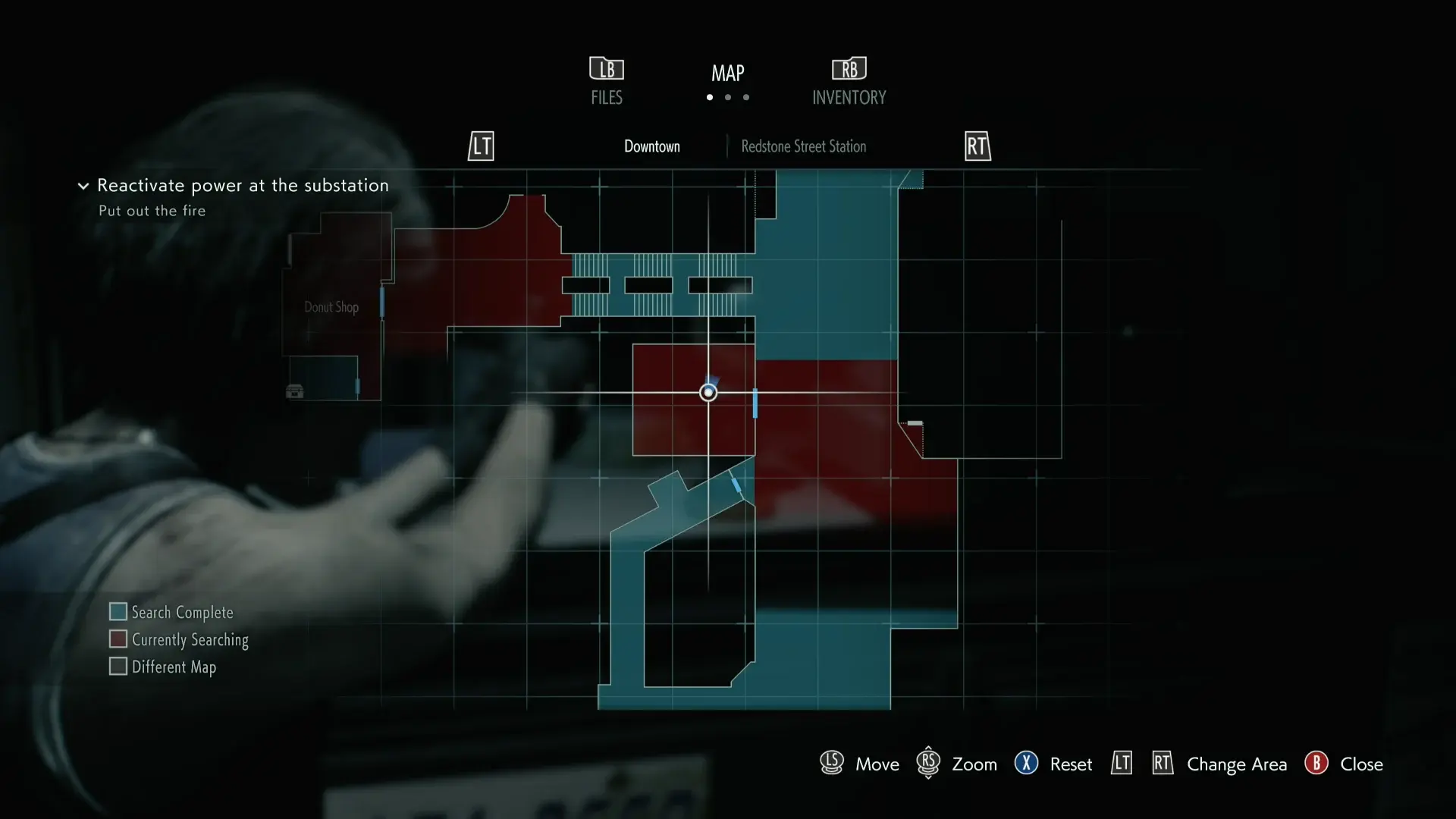Viewport: 1456px width, 819px height.
Task: Choose the Downtown area map
Action: pos(651,146)
